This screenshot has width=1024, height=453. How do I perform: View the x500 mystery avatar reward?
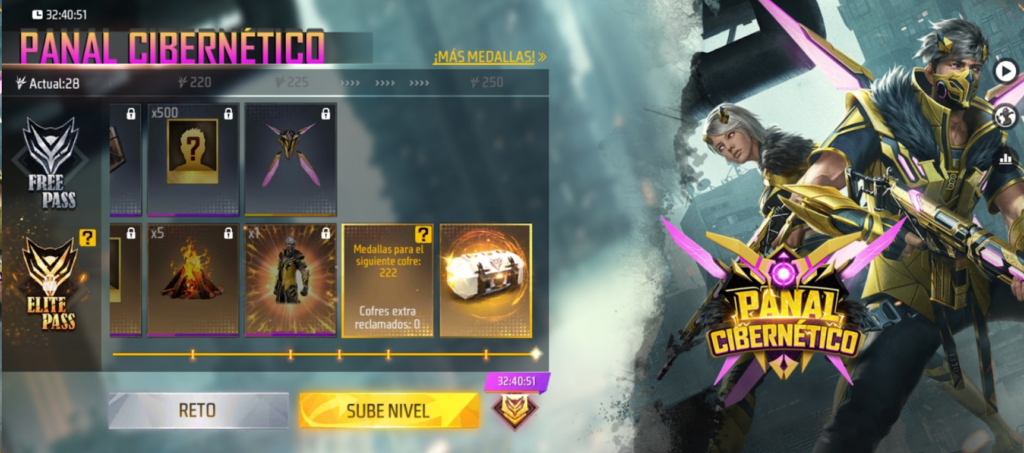point(192,160)
